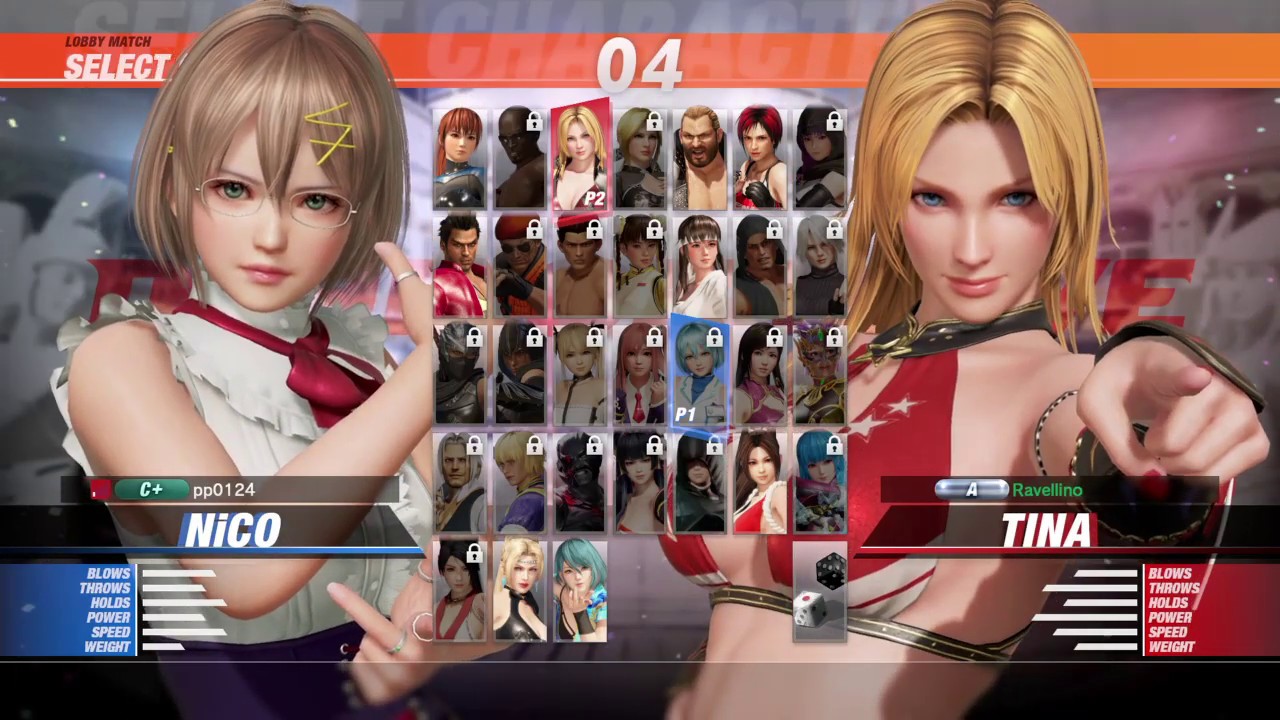Select Mila, the red-haired fighter portrait
Image resolution: width=1280 pixels, height=720 pixels.
(760, 158)
